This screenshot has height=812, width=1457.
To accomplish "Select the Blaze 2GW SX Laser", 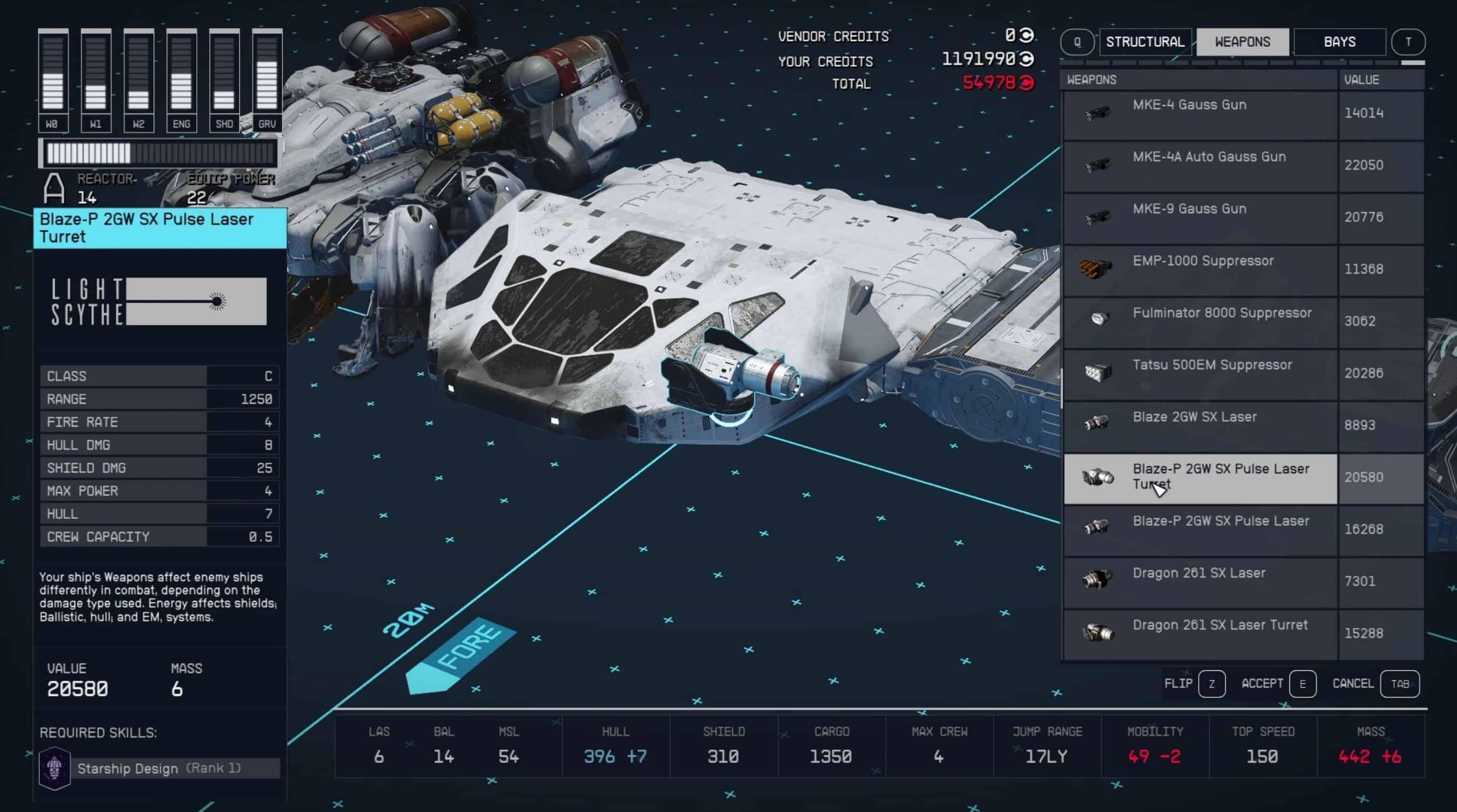I will (1199, 426).
